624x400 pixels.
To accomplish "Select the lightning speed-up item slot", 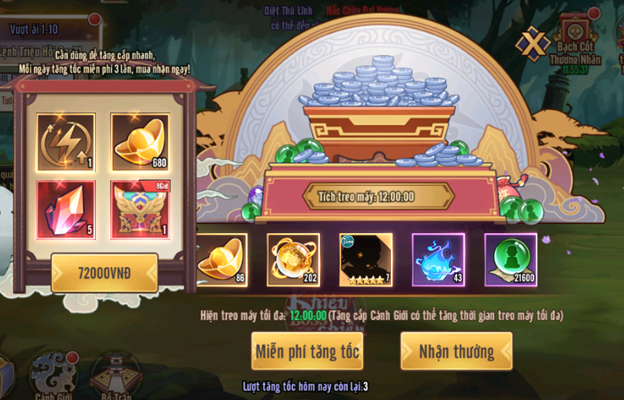I will 66,141.
